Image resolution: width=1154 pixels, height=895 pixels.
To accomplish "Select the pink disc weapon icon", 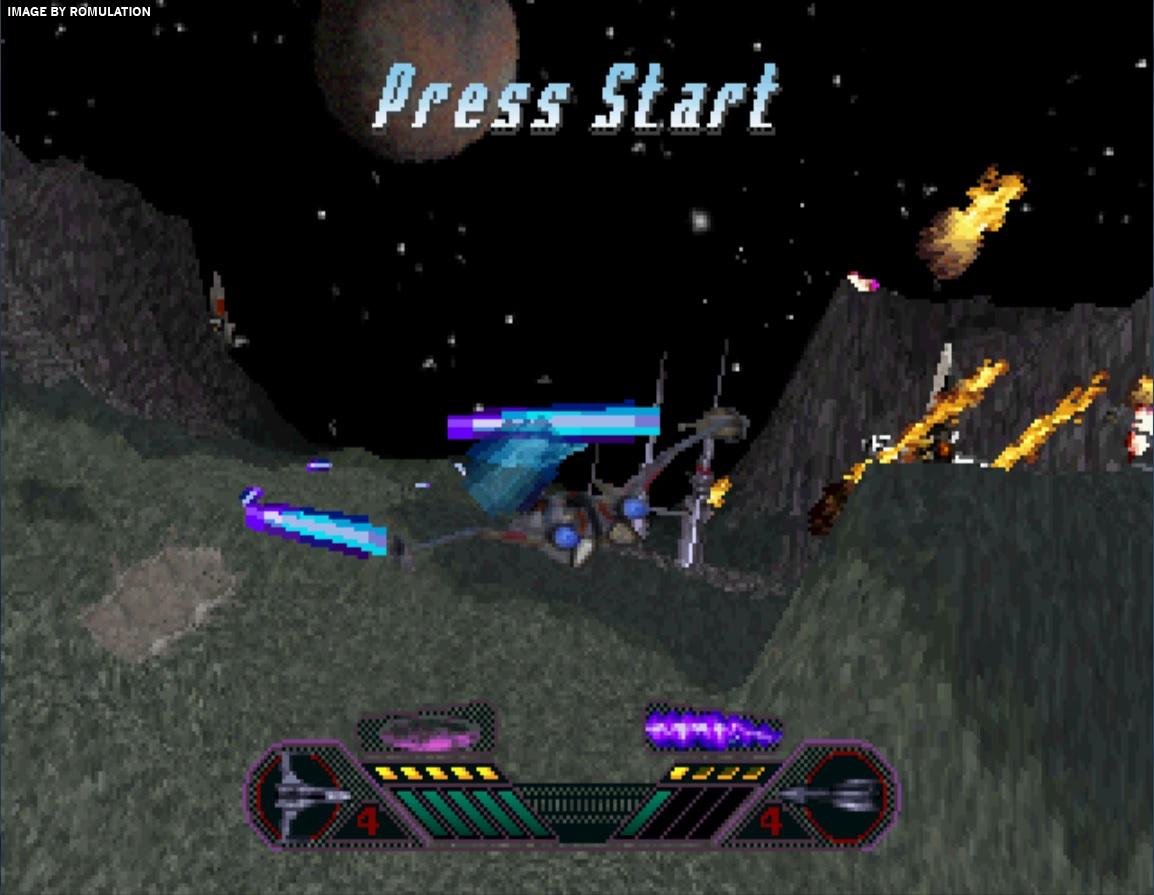I will [427, 731].
